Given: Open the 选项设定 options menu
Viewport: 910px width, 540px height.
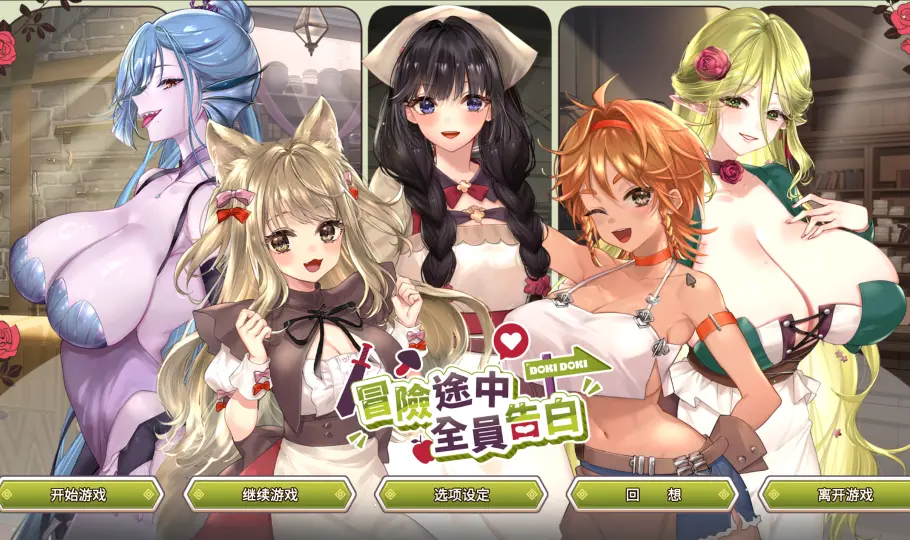Looking at the screenshot, I should [x=461, y=494].
